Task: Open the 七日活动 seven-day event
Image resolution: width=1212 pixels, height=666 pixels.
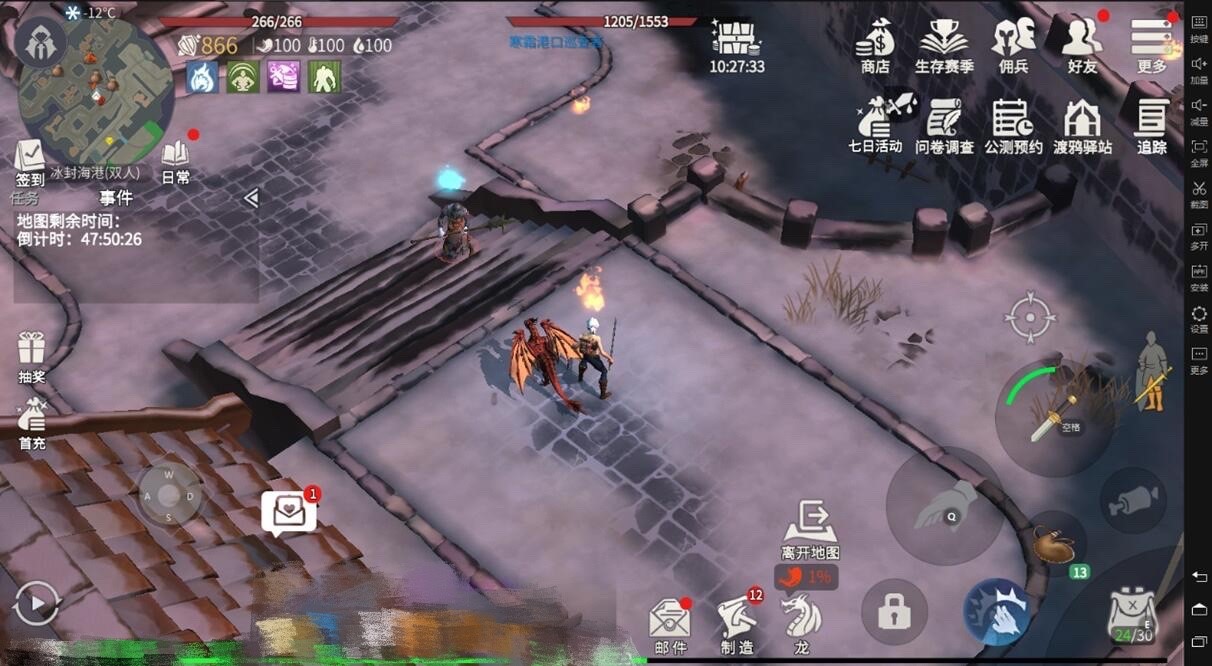Action: click(875, 124)
